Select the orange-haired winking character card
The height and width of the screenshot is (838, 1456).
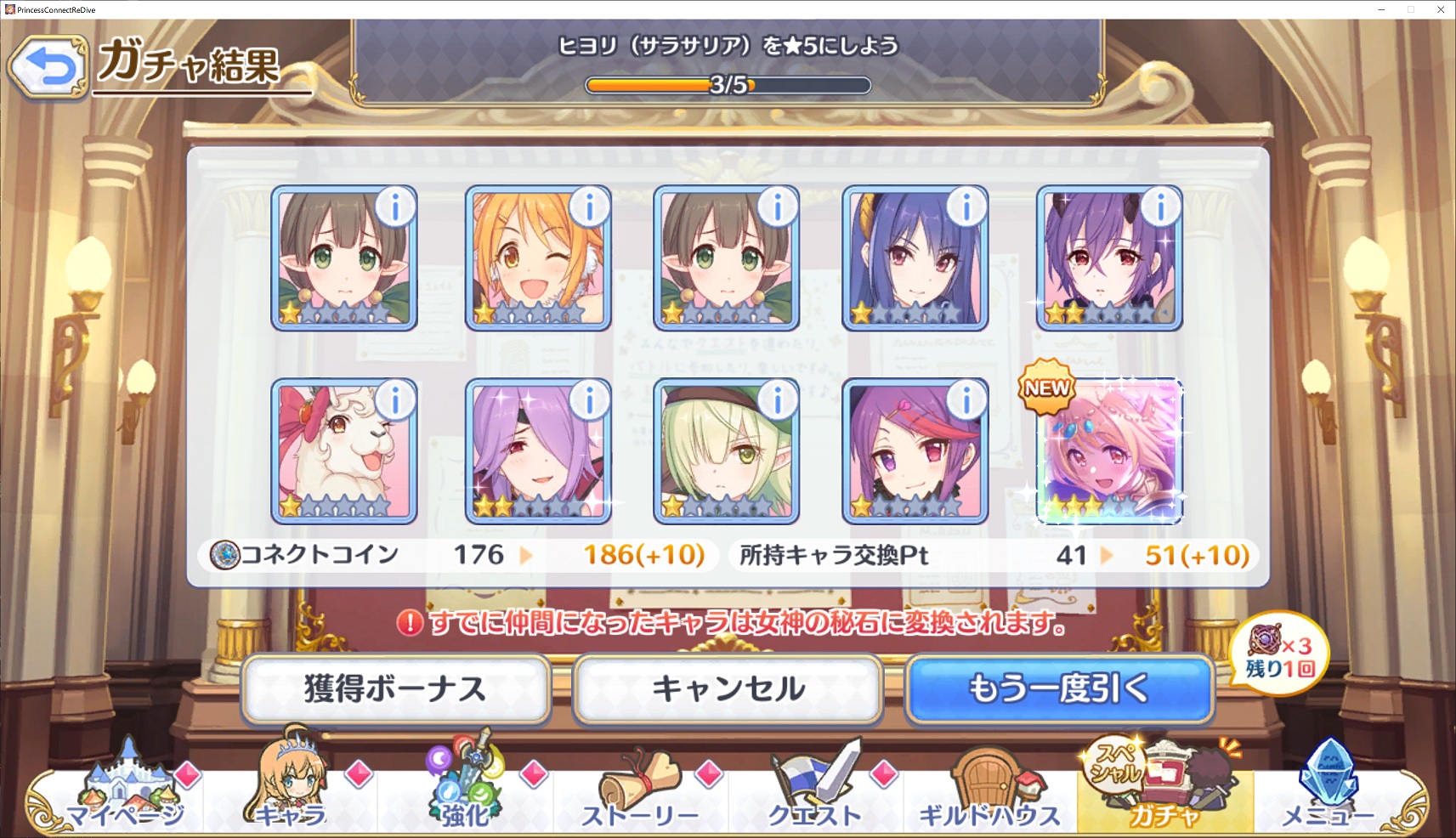(537, 258)
